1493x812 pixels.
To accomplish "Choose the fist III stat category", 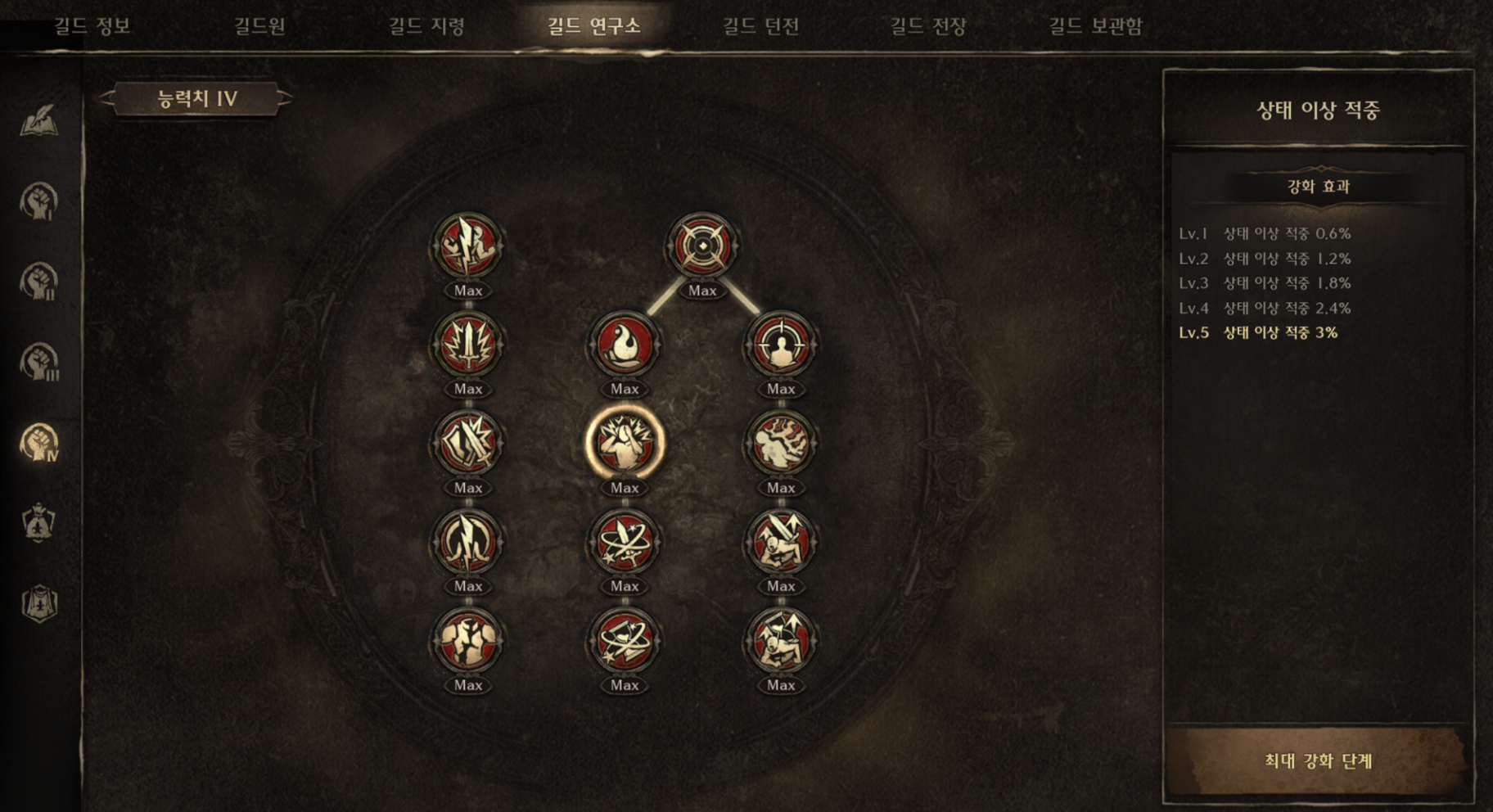I will click(38, 362).
